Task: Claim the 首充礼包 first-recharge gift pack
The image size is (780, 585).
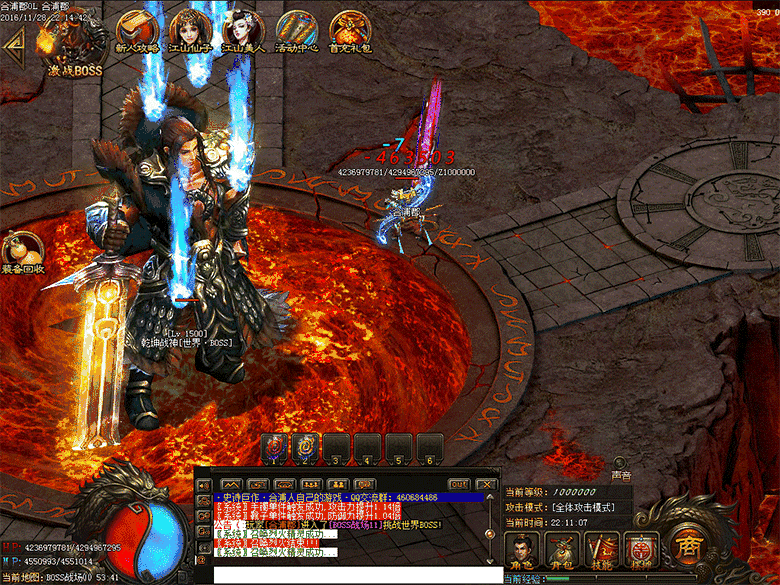Action: coord(350,32)
